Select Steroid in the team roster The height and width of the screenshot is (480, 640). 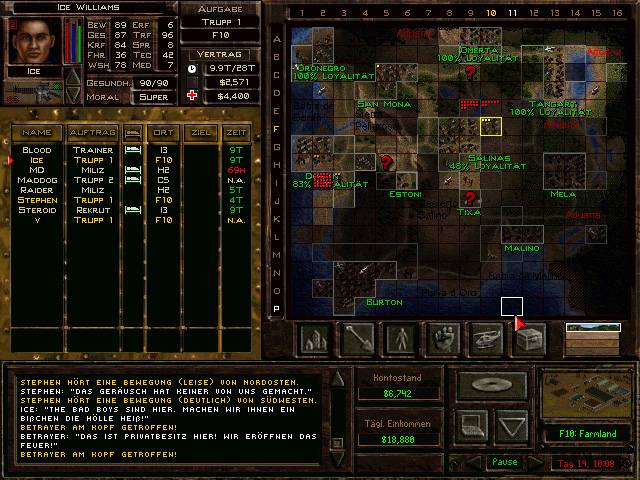point(37,210)
